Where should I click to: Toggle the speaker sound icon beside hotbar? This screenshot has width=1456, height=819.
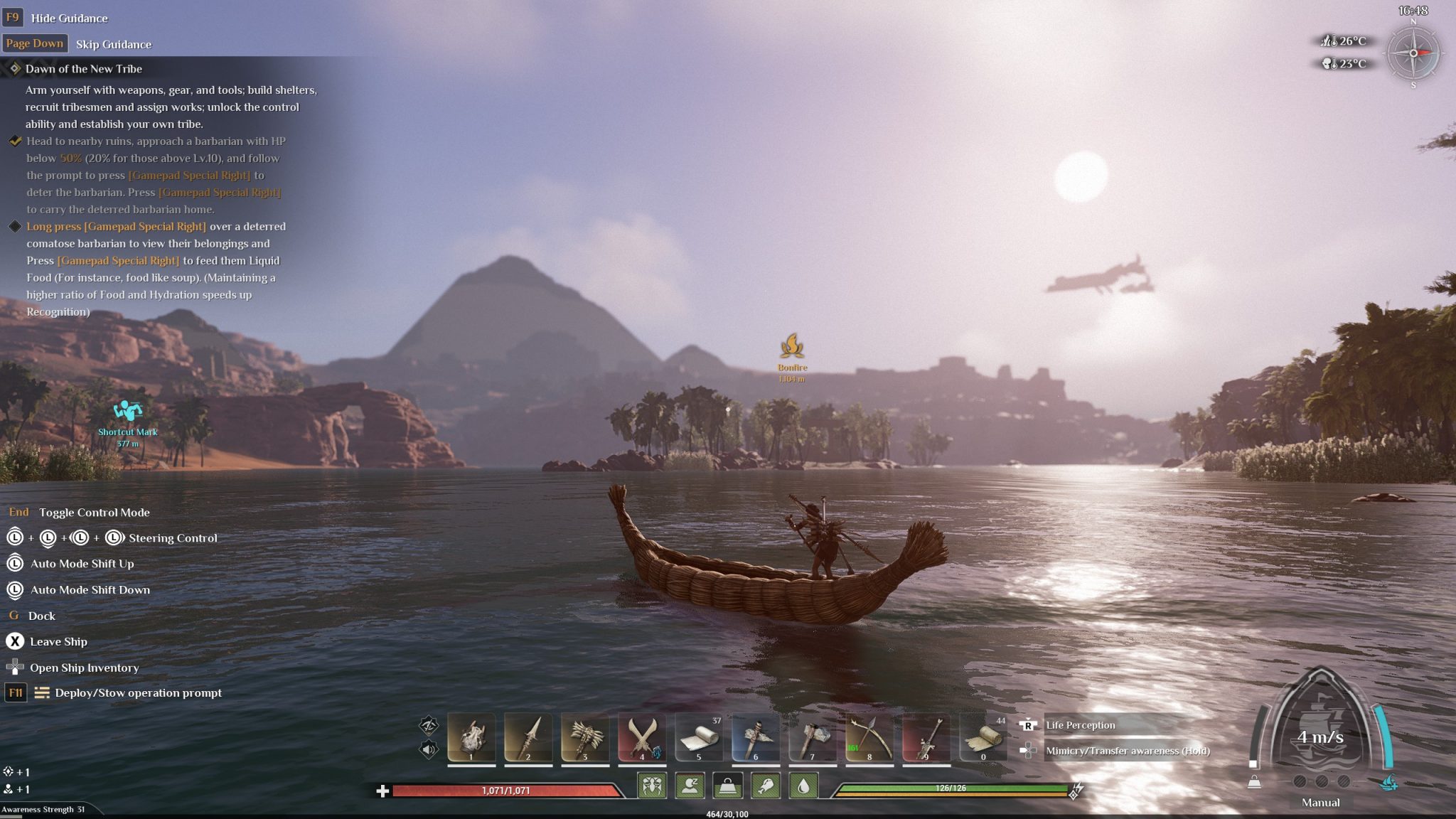(x=429, y=749)
